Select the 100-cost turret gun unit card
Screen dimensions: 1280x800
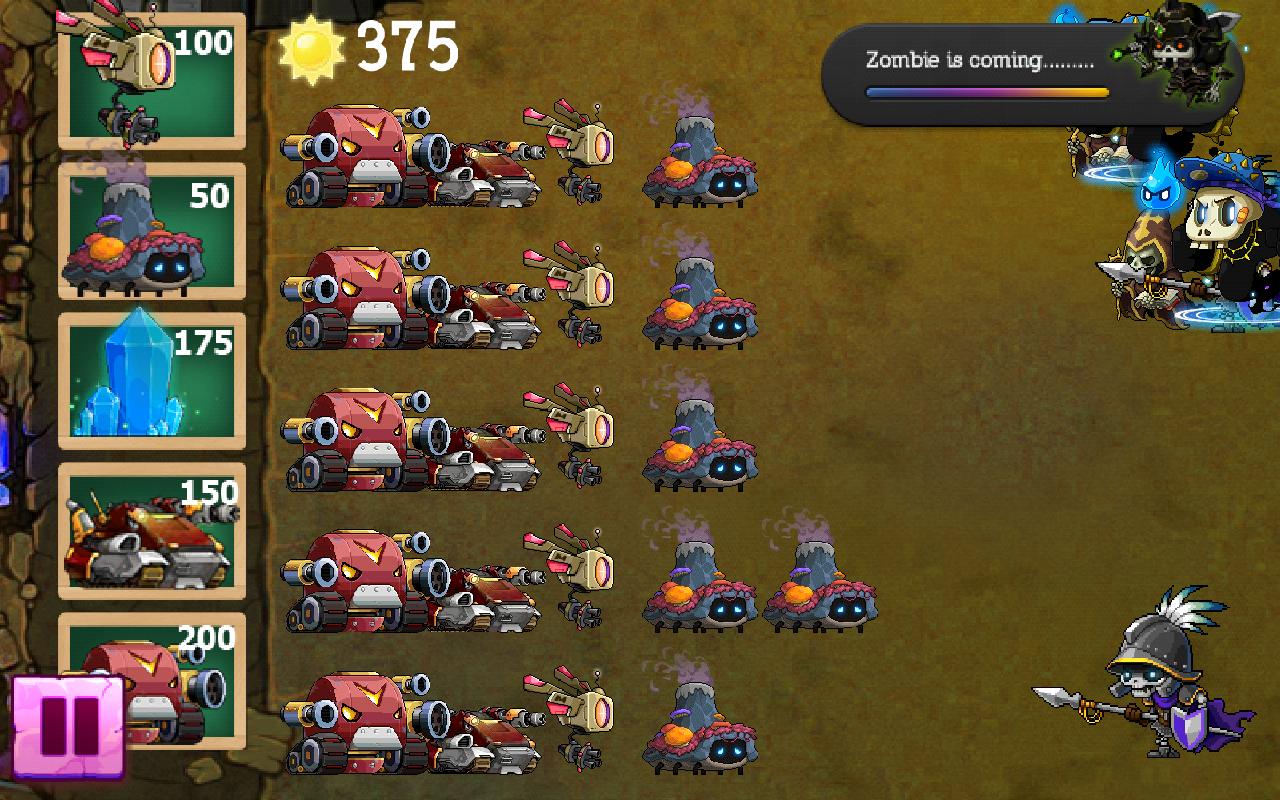click(150, 80)
